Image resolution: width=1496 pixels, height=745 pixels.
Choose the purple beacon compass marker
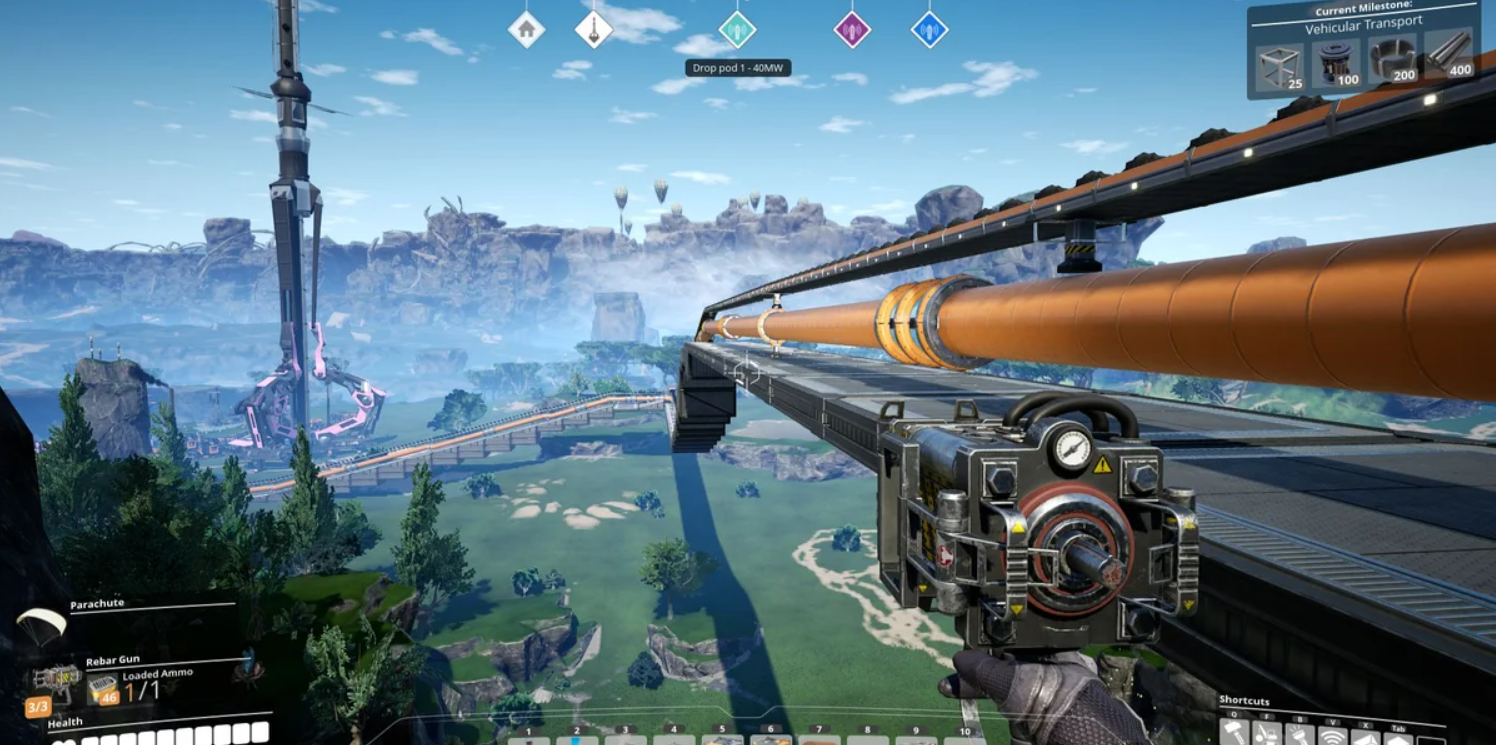[x=852, y=29]
